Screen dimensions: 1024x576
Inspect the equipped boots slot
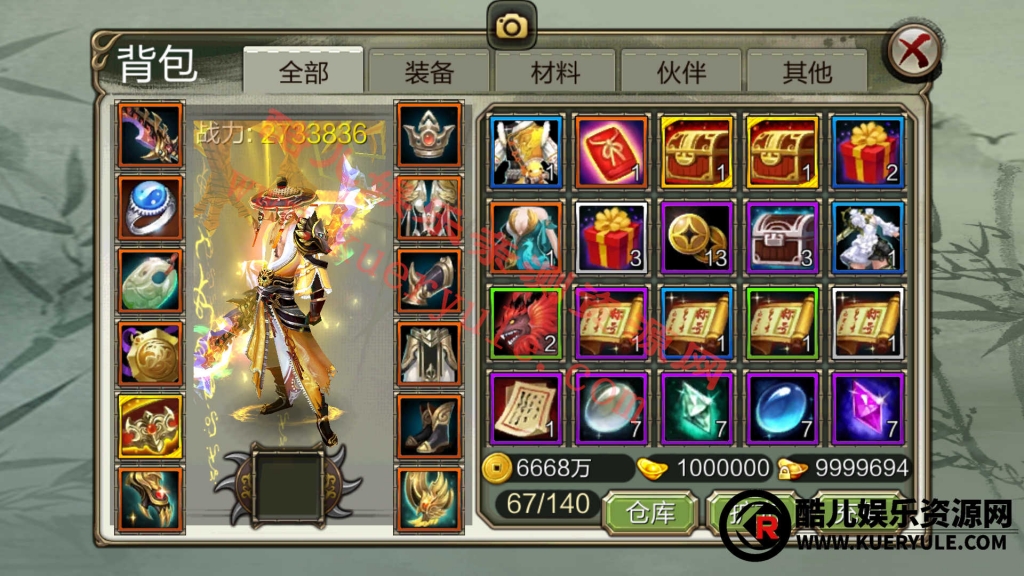(x=429, y=425)
